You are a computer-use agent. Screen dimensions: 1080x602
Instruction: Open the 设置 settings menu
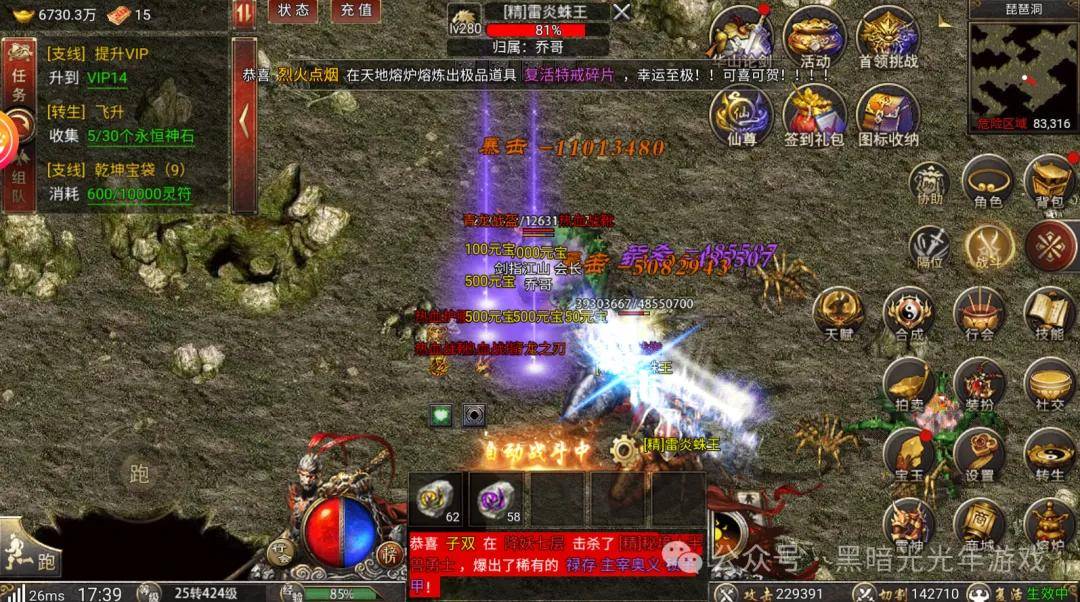pyautogui.click(x=980, y=455)
